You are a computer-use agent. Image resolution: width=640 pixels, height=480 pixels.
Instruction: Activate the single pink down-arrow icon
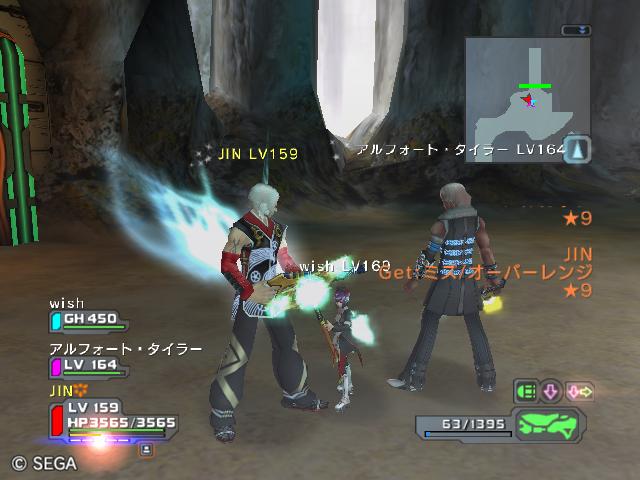[x=552, y=392]
